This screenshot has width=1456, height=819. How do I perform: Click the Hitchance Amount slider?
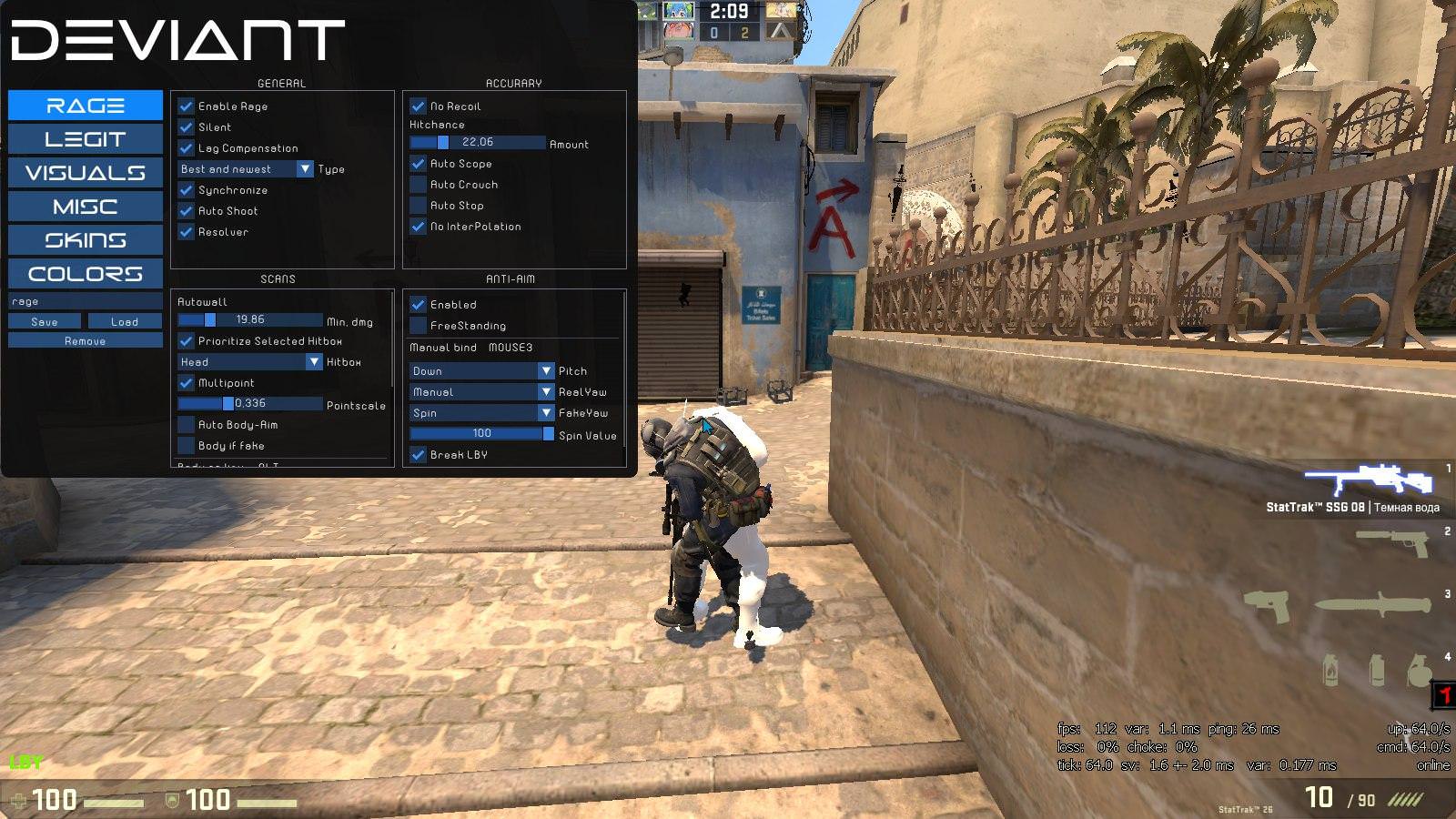pos(478,143)
